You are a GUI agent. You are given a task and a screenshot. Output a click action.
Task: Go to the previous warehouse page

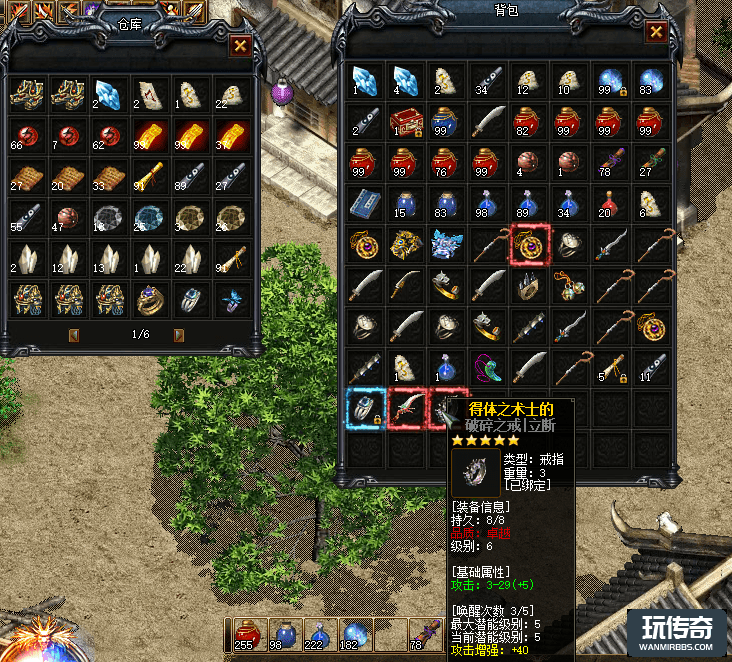click(x=74, y=335)
